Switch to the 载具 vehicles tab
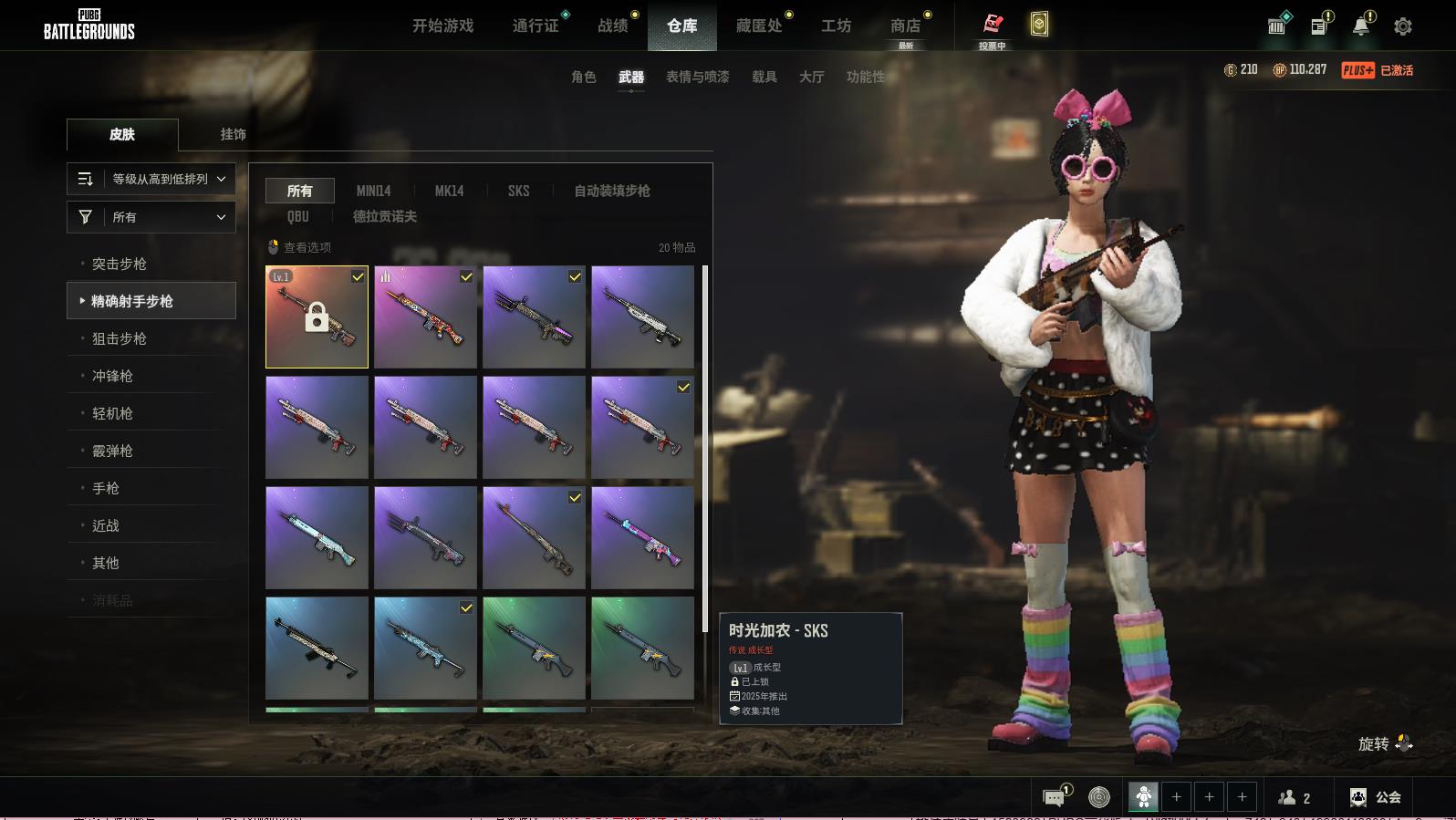Screen dimensions: 1456x820 point(764,77)
